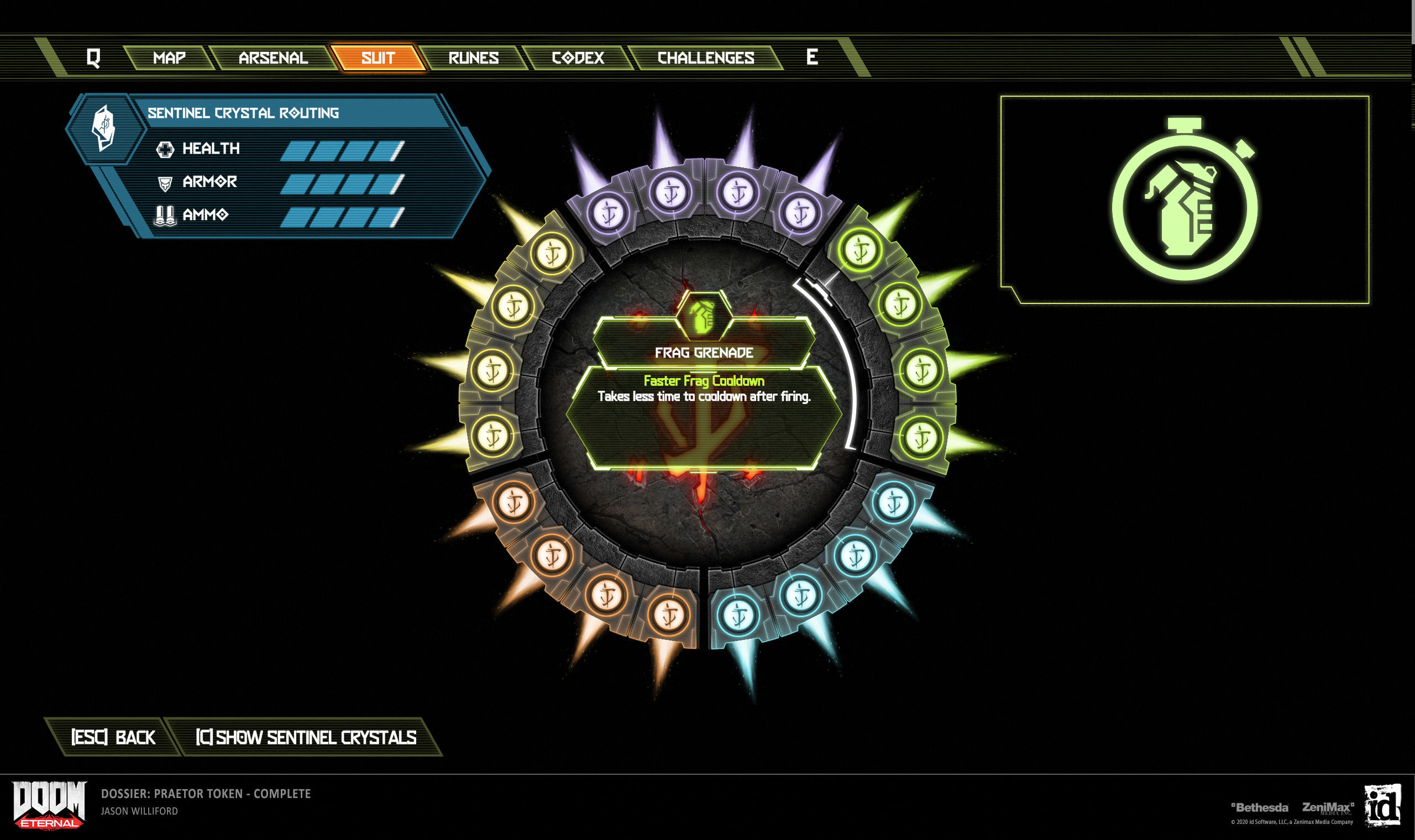Click the Back button
1415x840 pixels.
[113, 737]
